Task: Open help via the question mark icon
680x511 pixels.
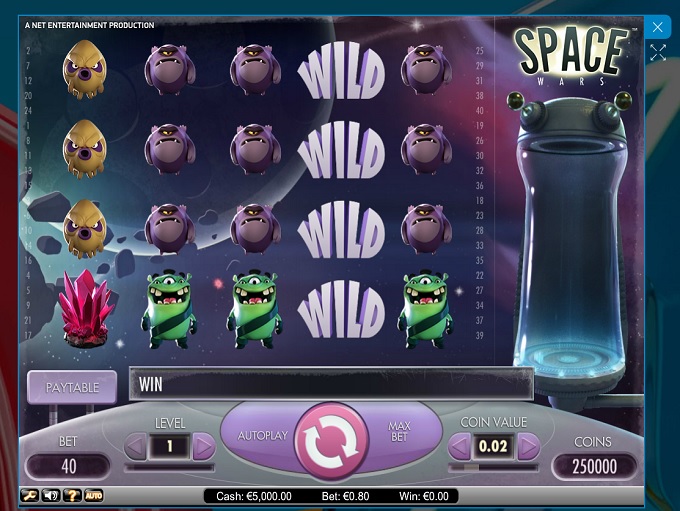Action: (72, 495)
